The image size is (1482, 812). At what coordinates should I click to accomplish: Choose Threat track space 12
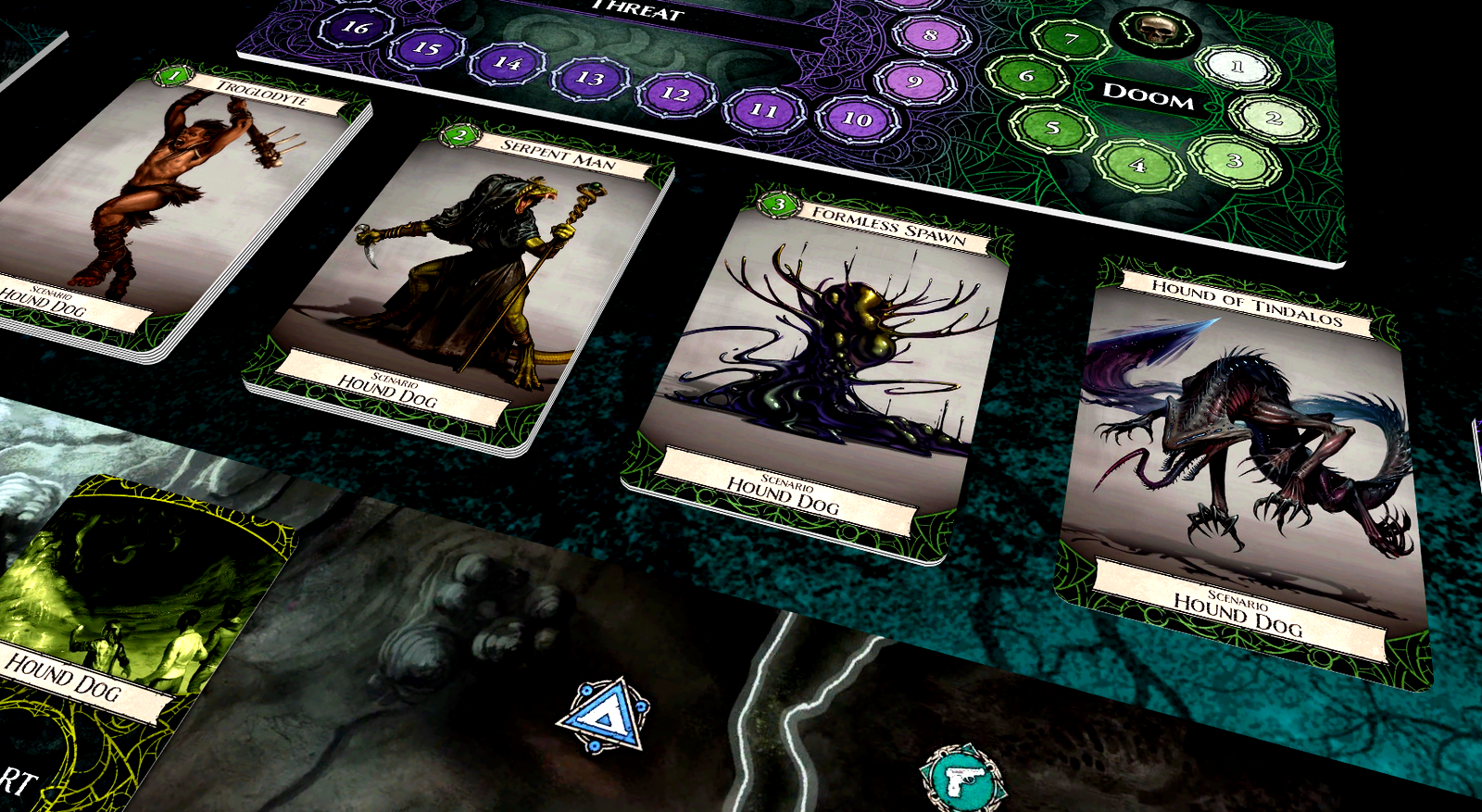675,94
